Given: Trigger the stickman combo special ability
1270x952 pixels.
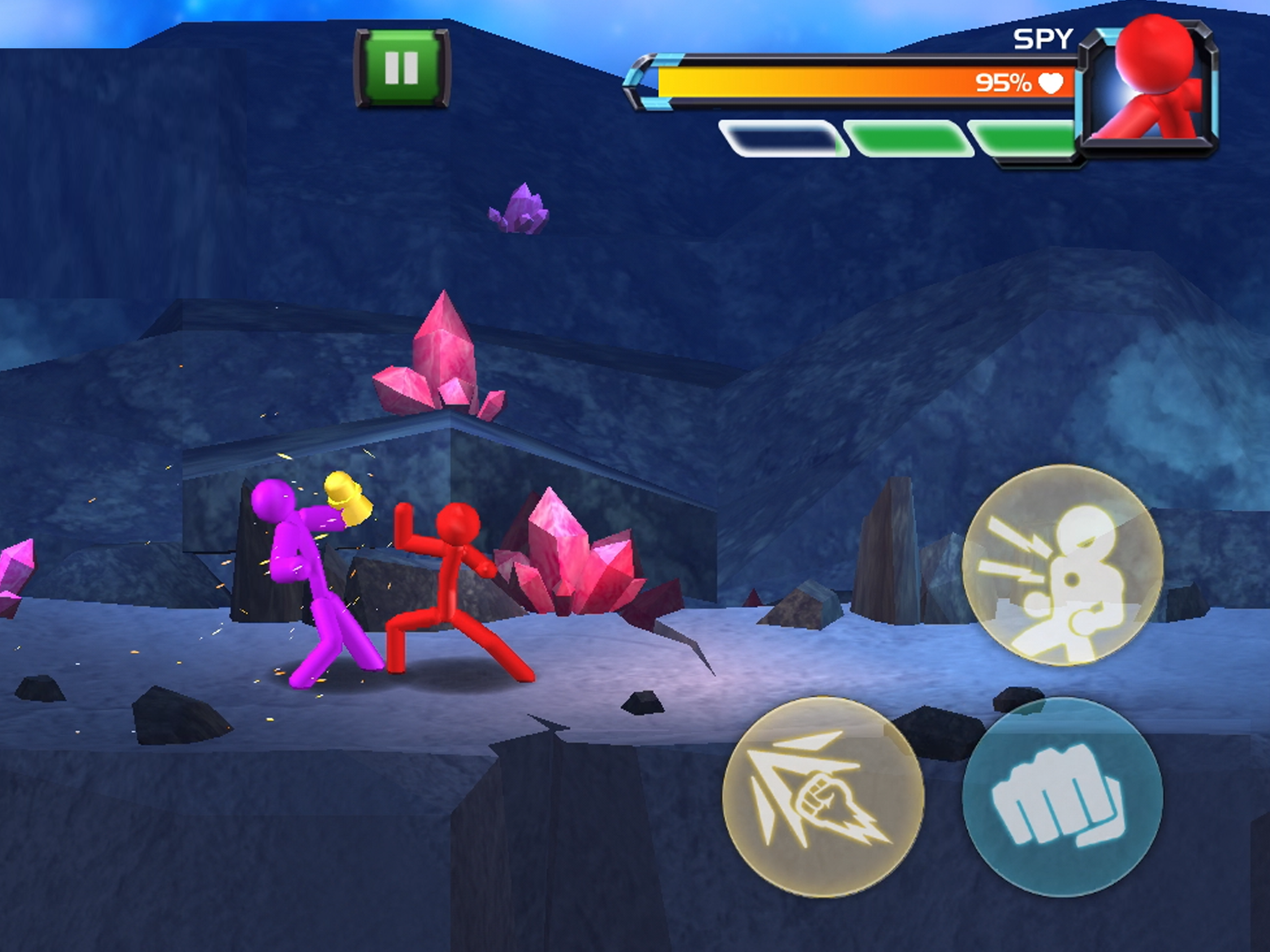Looking at the screenshot, I should pyautogui.click(x=1062, y=564).
